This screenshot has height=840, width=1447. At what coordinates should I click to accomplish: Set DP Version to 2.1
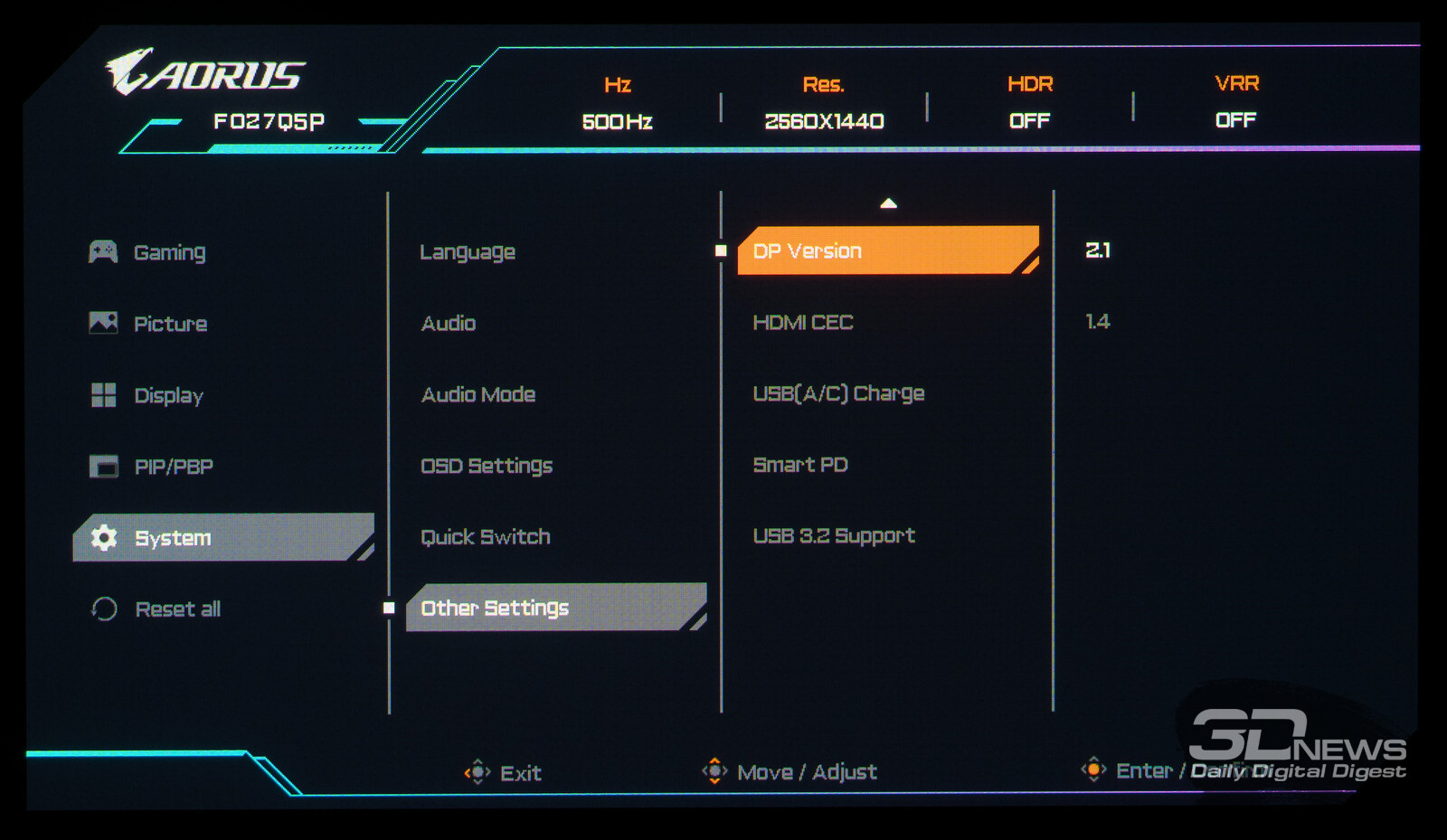[x=1098, y=250]
